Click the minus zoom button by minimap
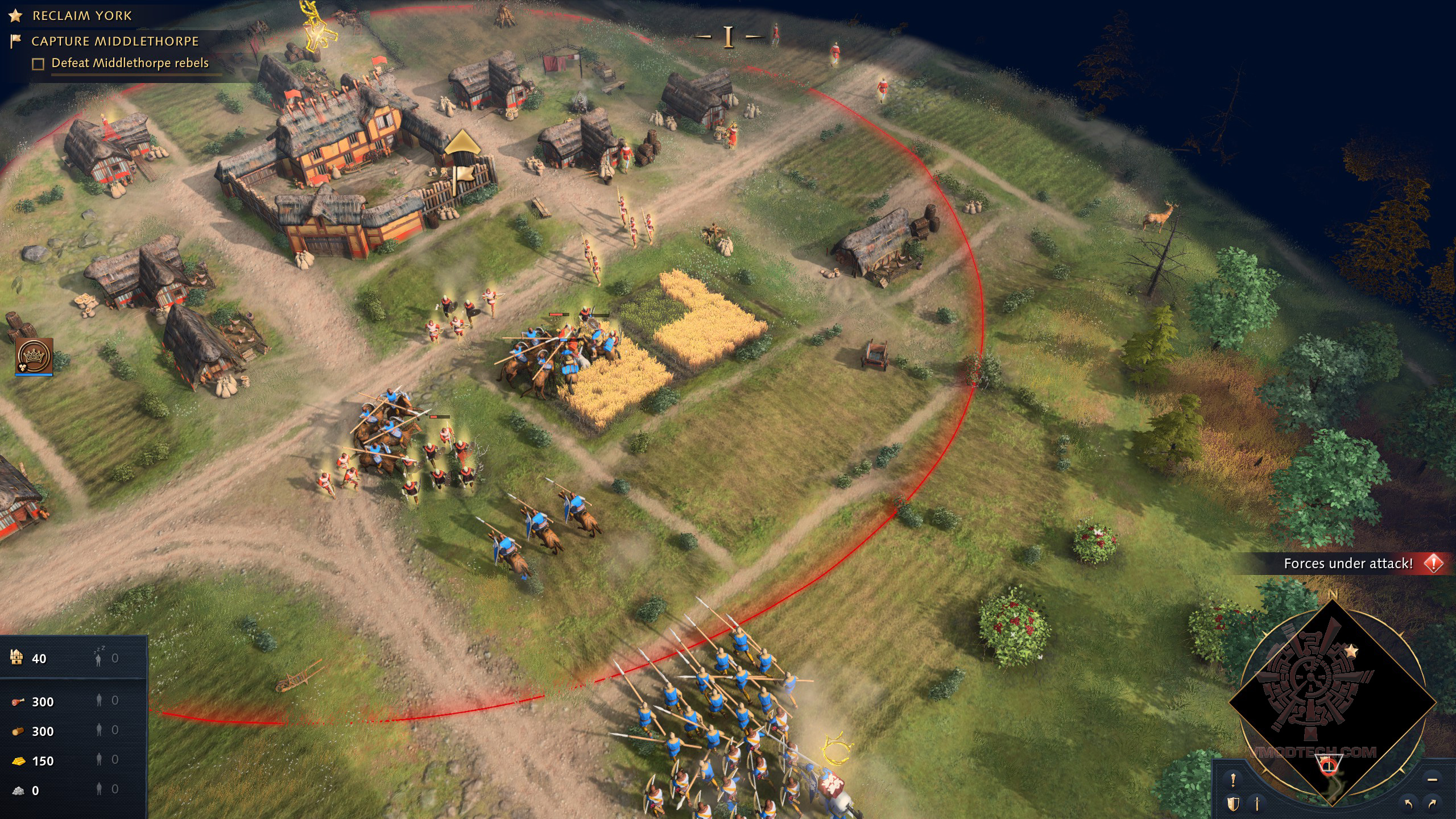The width and height of the screenshot is (1456, 819). point(1432,780)
